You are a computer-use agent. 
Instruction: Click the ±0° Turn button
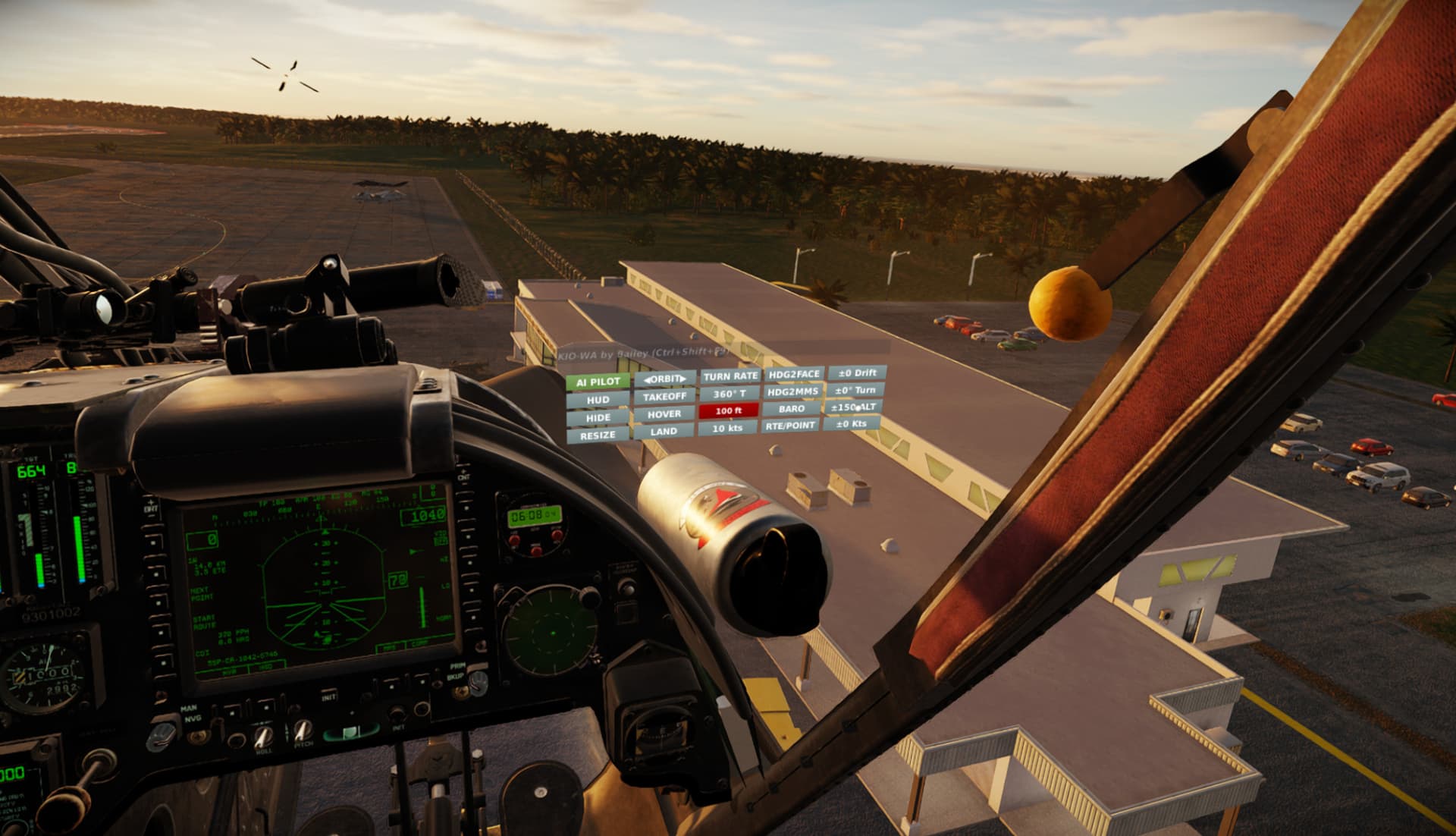pos(855,390)
